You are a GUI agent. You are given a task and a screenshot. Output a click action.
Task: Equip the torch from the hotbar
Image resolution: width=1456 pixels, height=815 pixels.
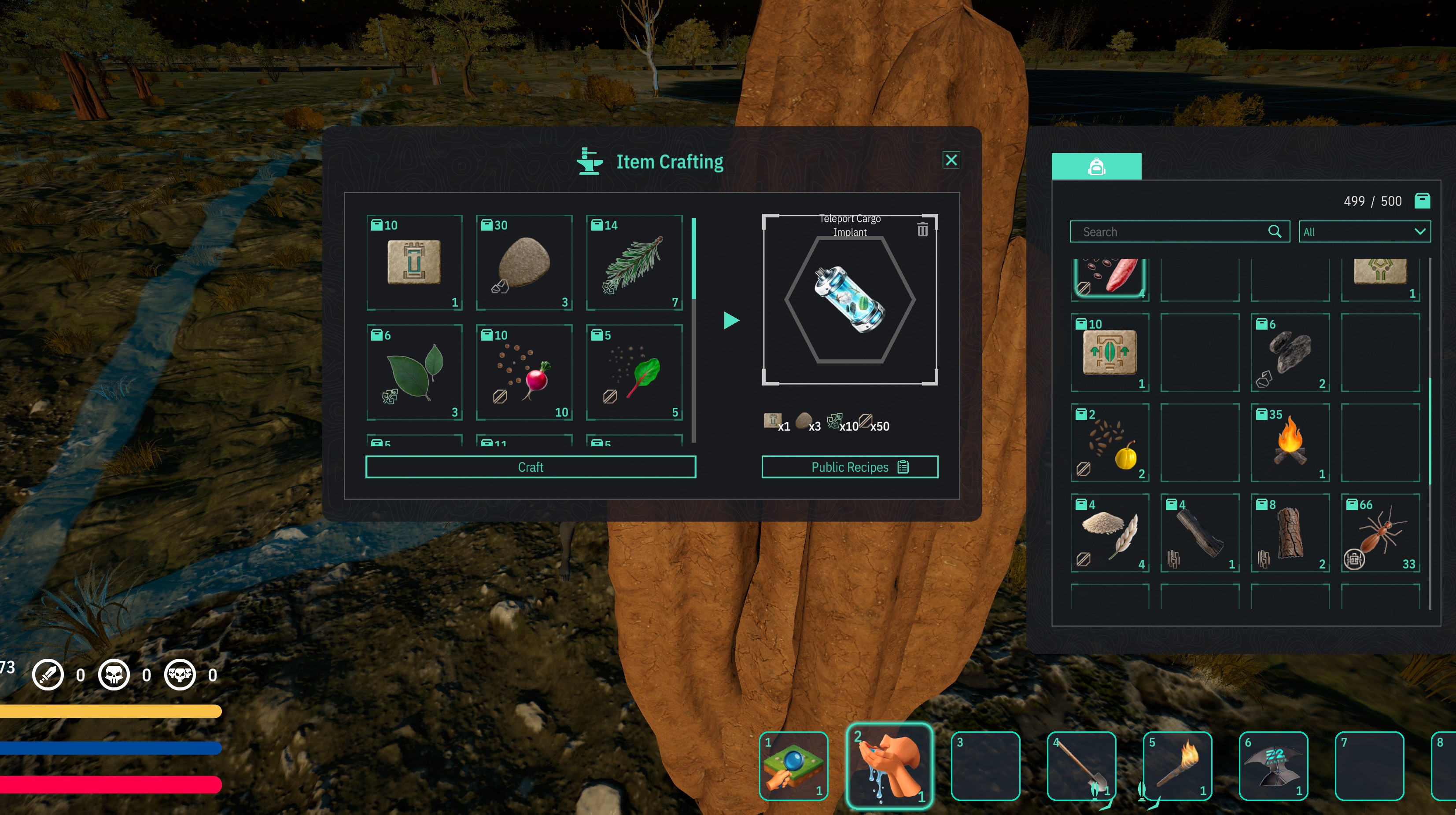click(1177, 766)
